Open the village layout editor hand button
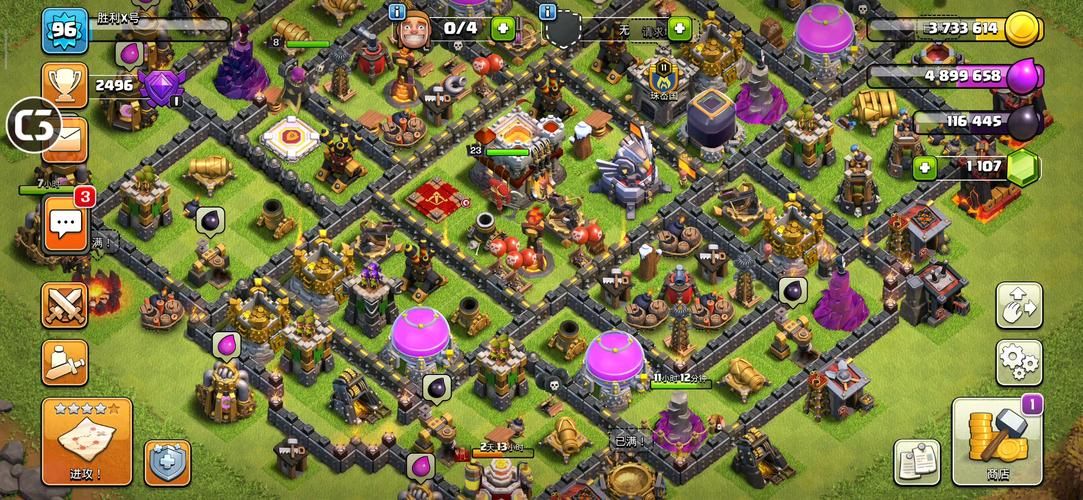1083x500 pixels. [x=1019, y=306]
